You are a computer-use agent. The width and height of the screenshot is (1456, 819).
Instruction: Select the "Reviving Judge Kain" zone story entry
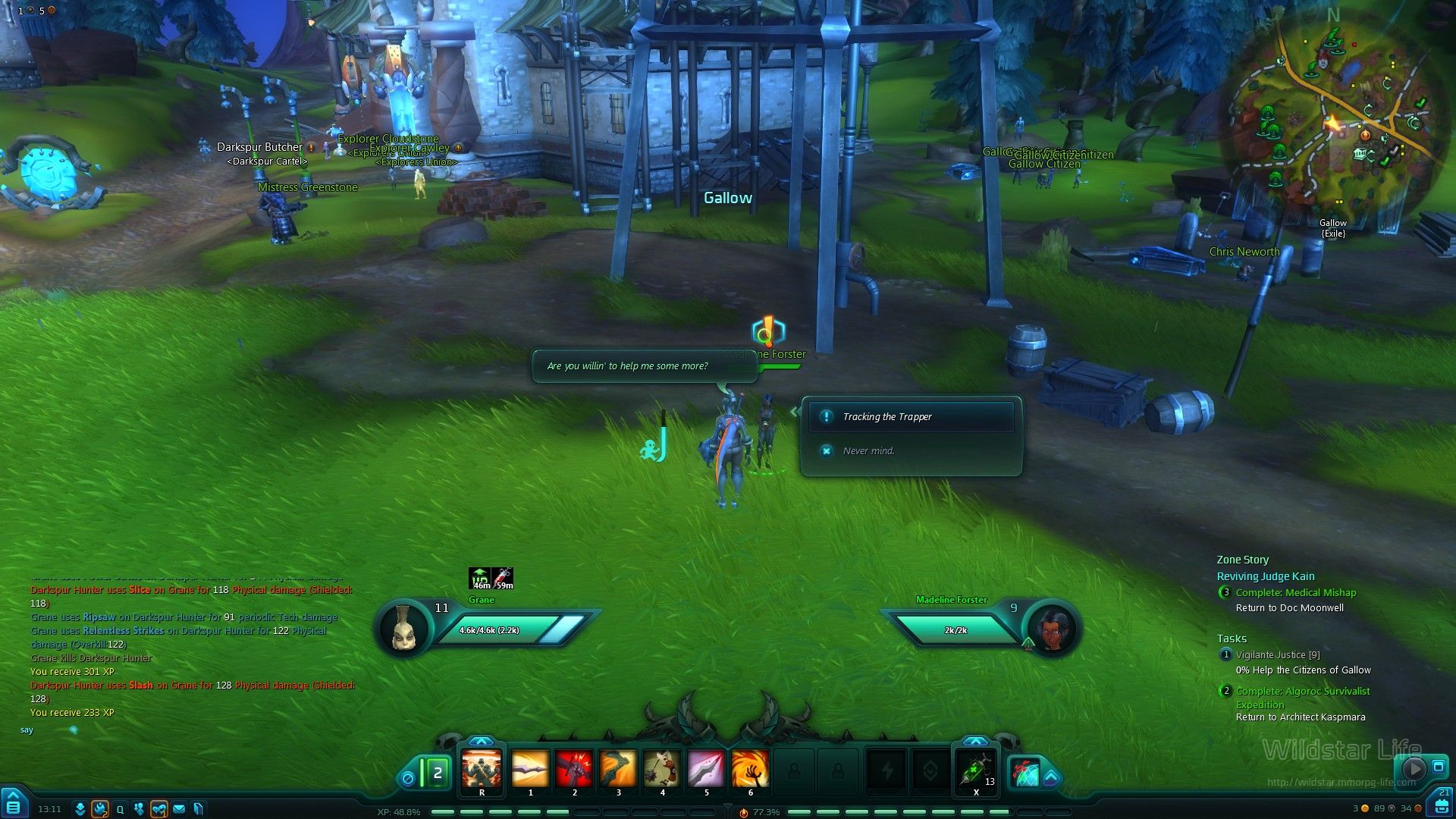click(1266, 576)
